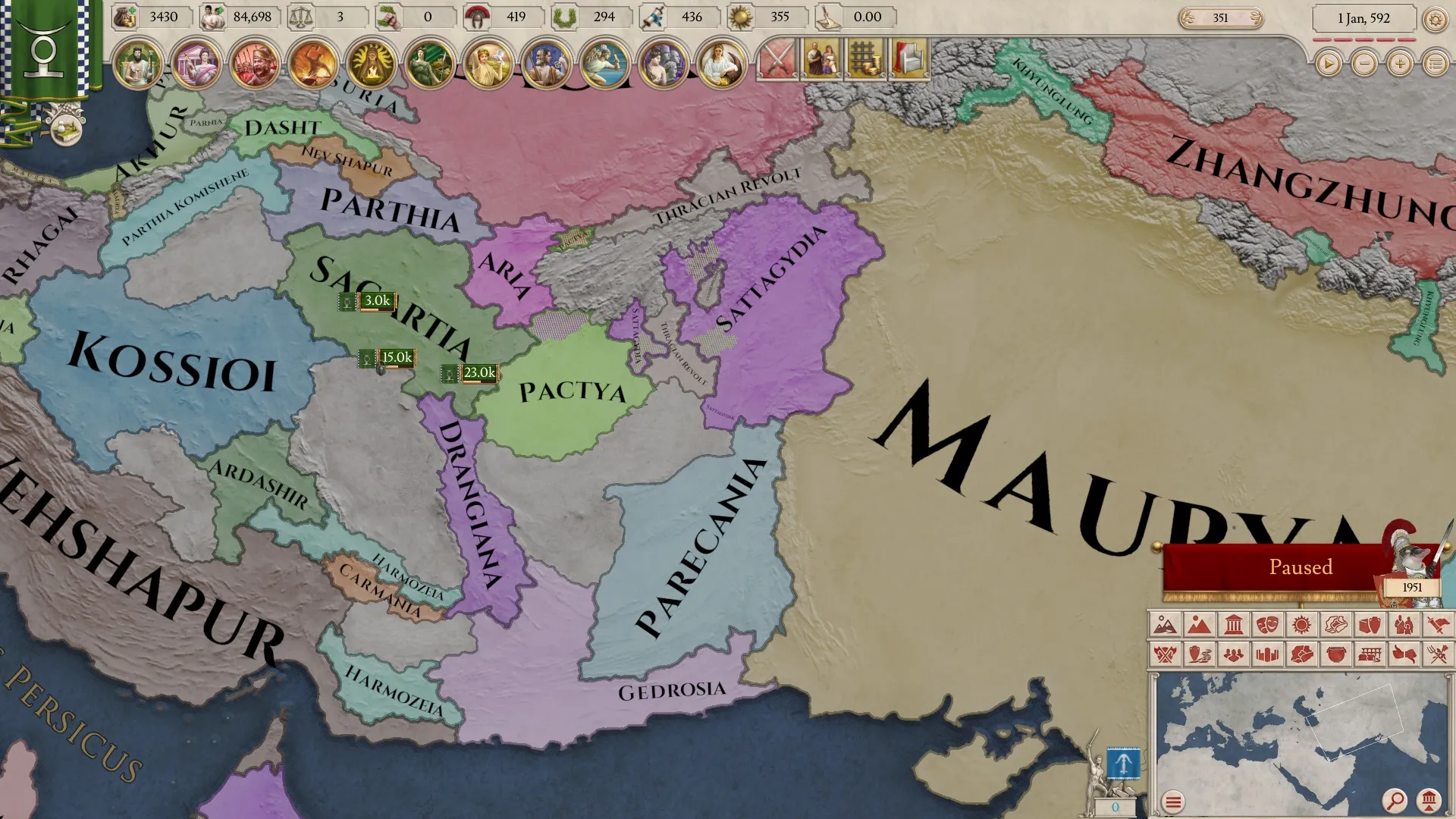The image size is (1456, 819).
Task: Select the woman with sun halo portrait
Action: [371, 64]
